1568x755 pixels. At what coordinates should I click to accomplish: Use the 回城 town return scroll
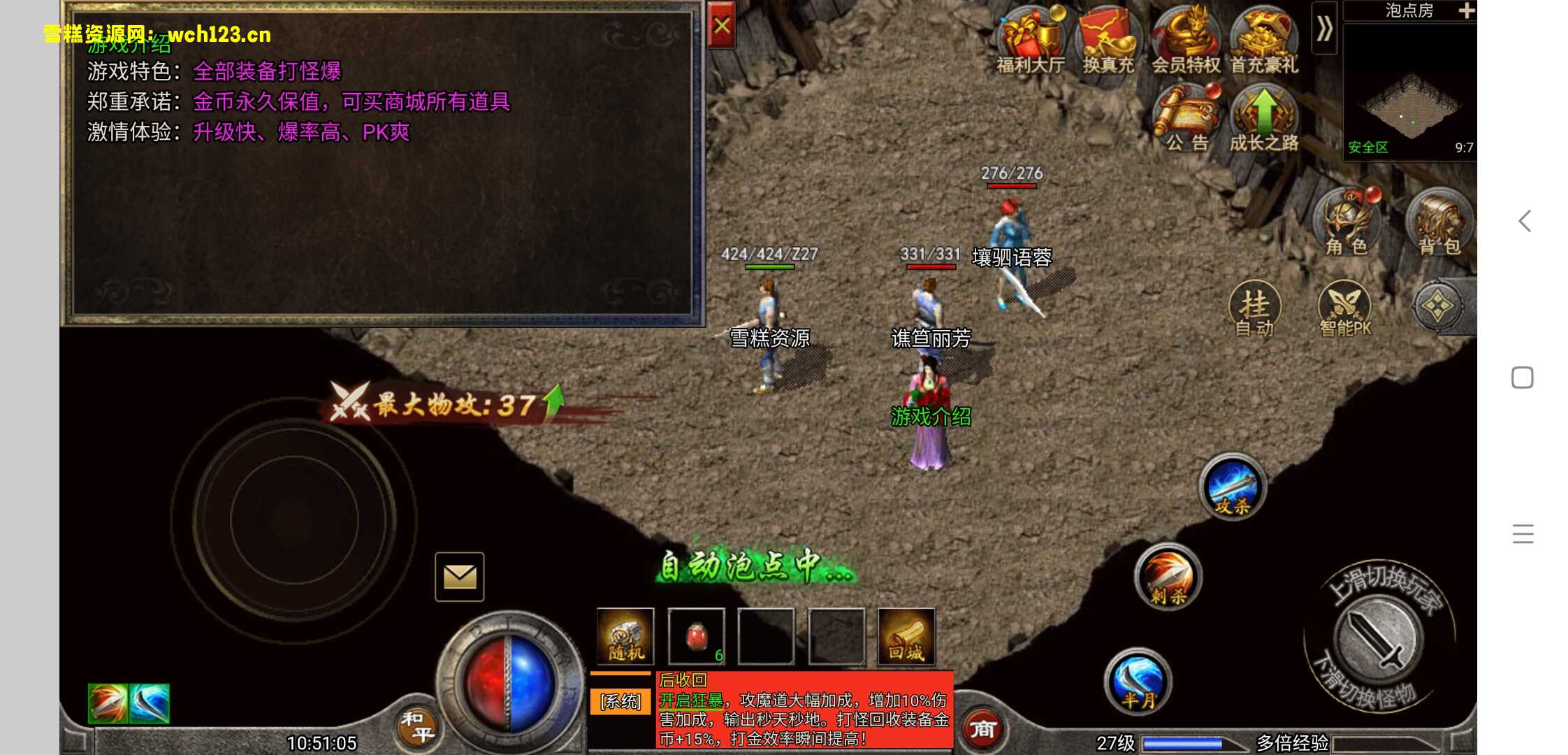click(906, 637)
